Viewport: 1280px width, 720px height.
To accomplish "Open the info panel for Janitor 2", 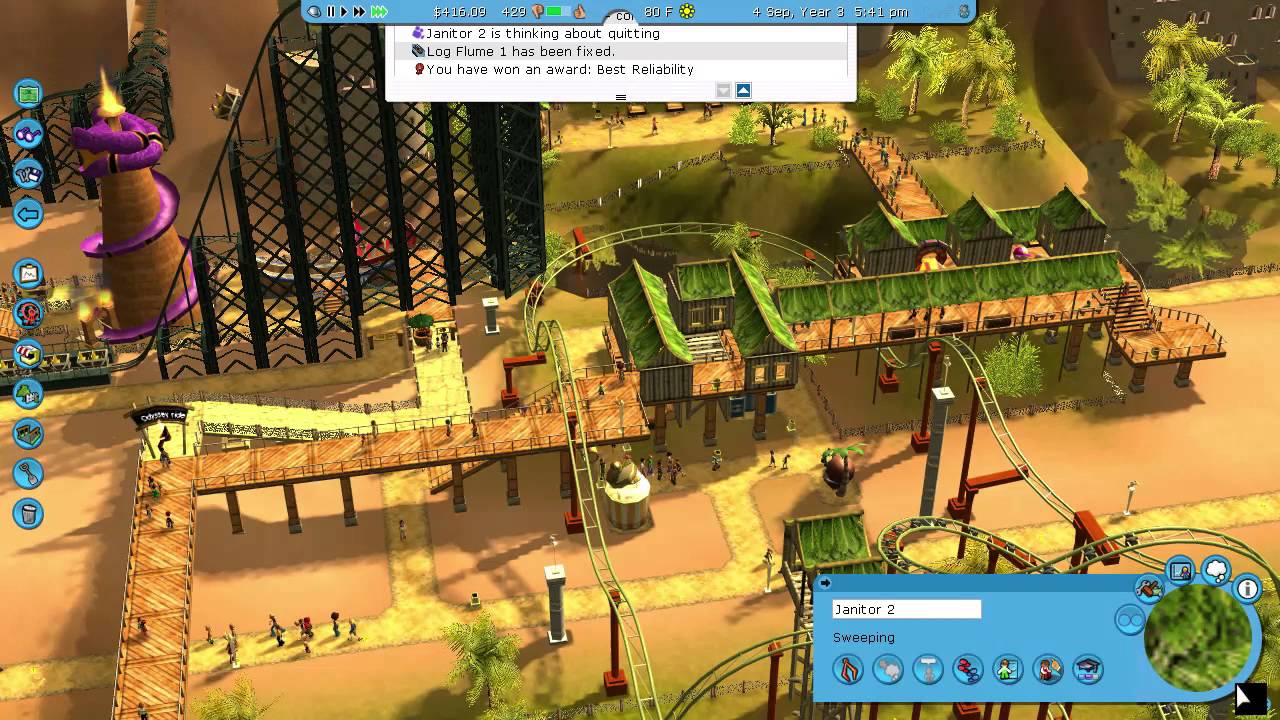I will pos(1247,590).
